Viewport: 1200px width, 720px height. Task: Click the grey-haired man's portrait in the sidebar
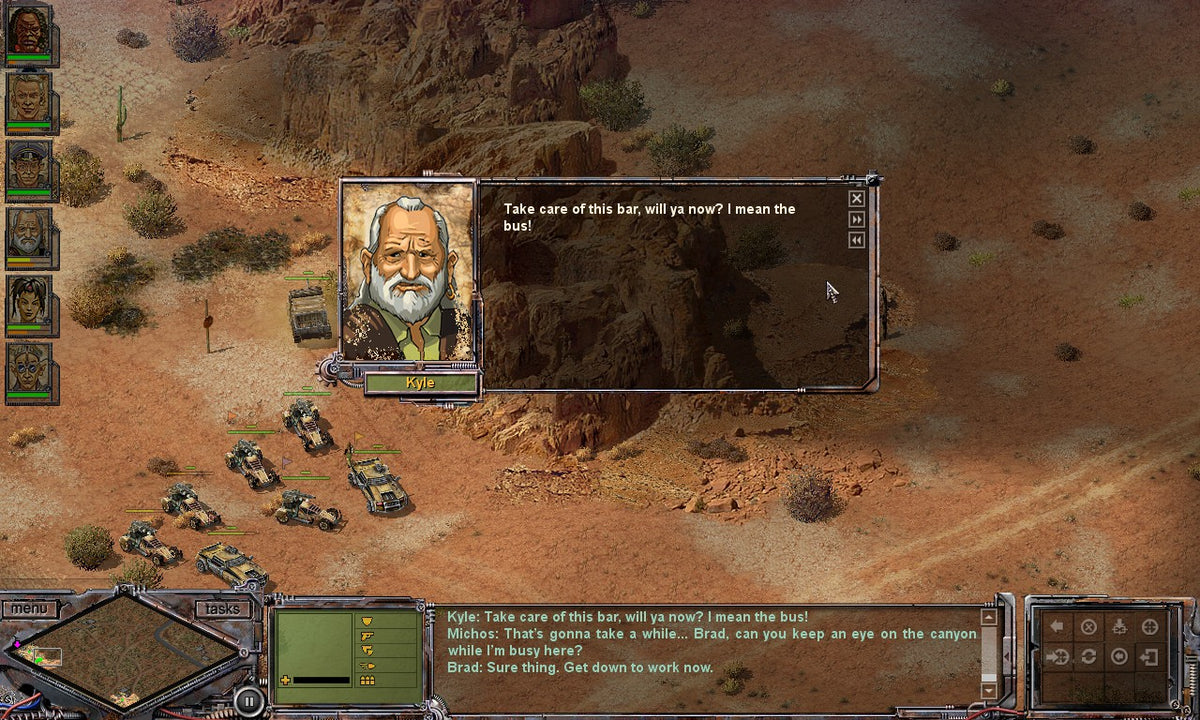(x=27, y=98)
